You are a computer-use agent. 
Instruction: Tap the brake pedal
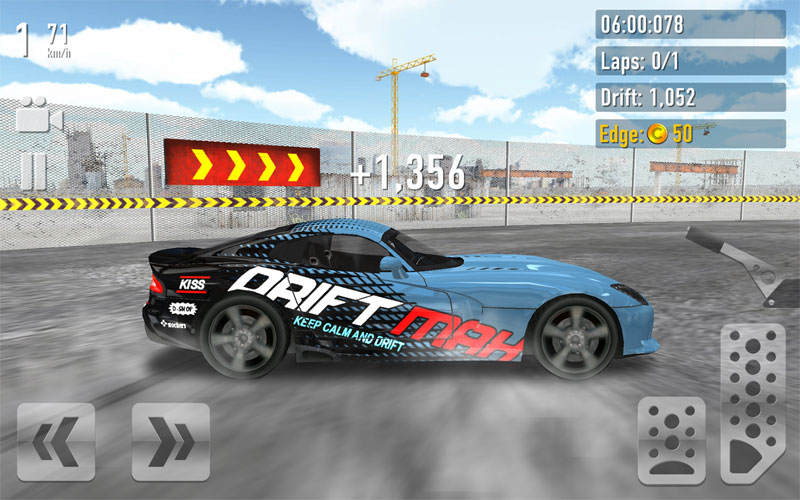tap(672, 440)
